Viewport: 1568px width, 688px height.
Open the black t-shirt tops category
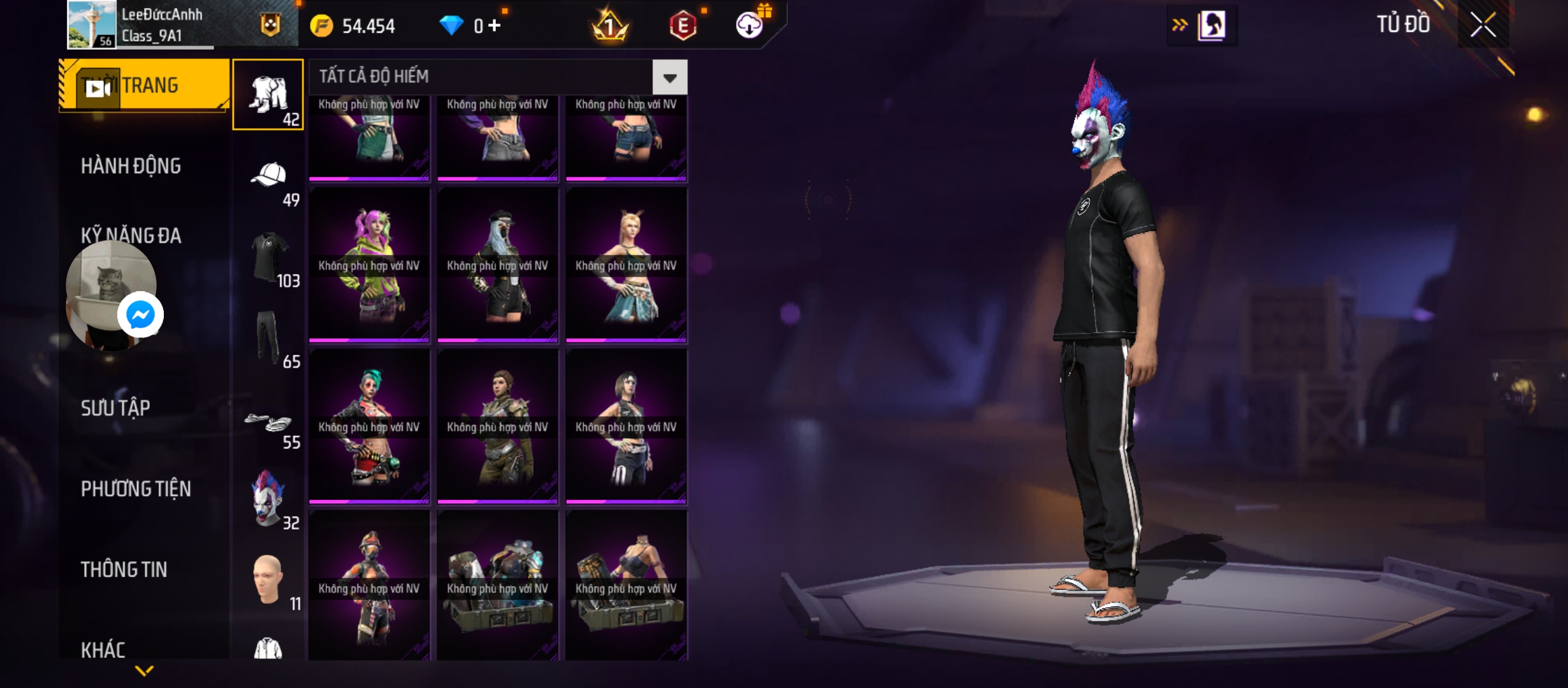tap(269, 257)
